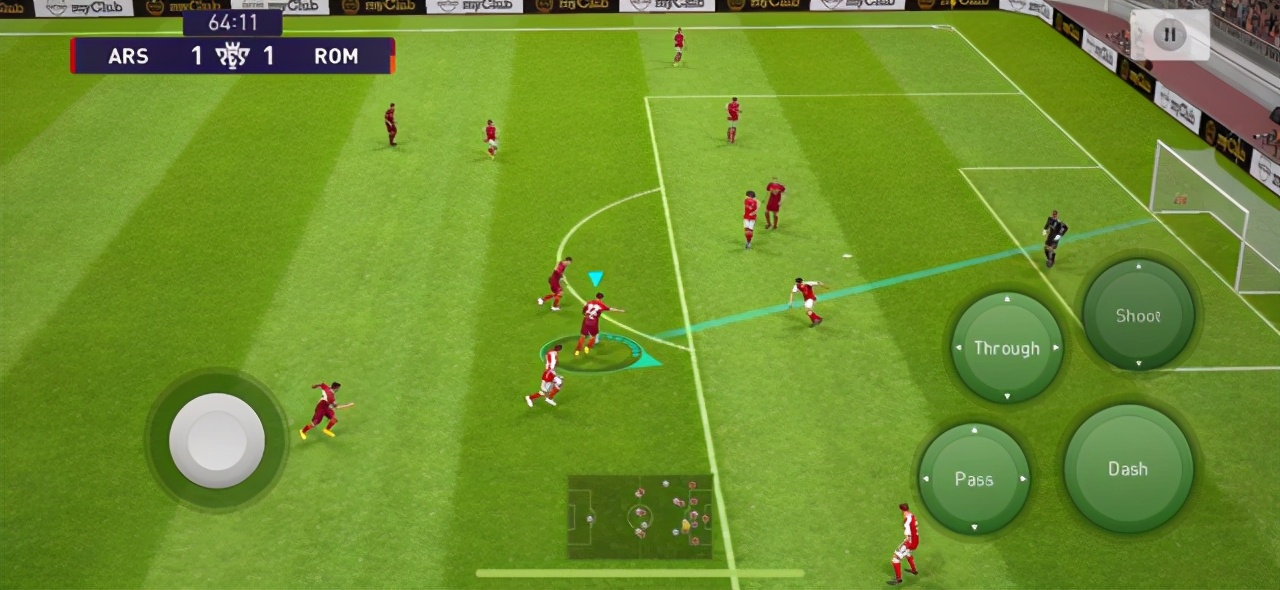
Task: Pause the match with the pause button
Action: pyautogui.click(x=1168, y=36)
